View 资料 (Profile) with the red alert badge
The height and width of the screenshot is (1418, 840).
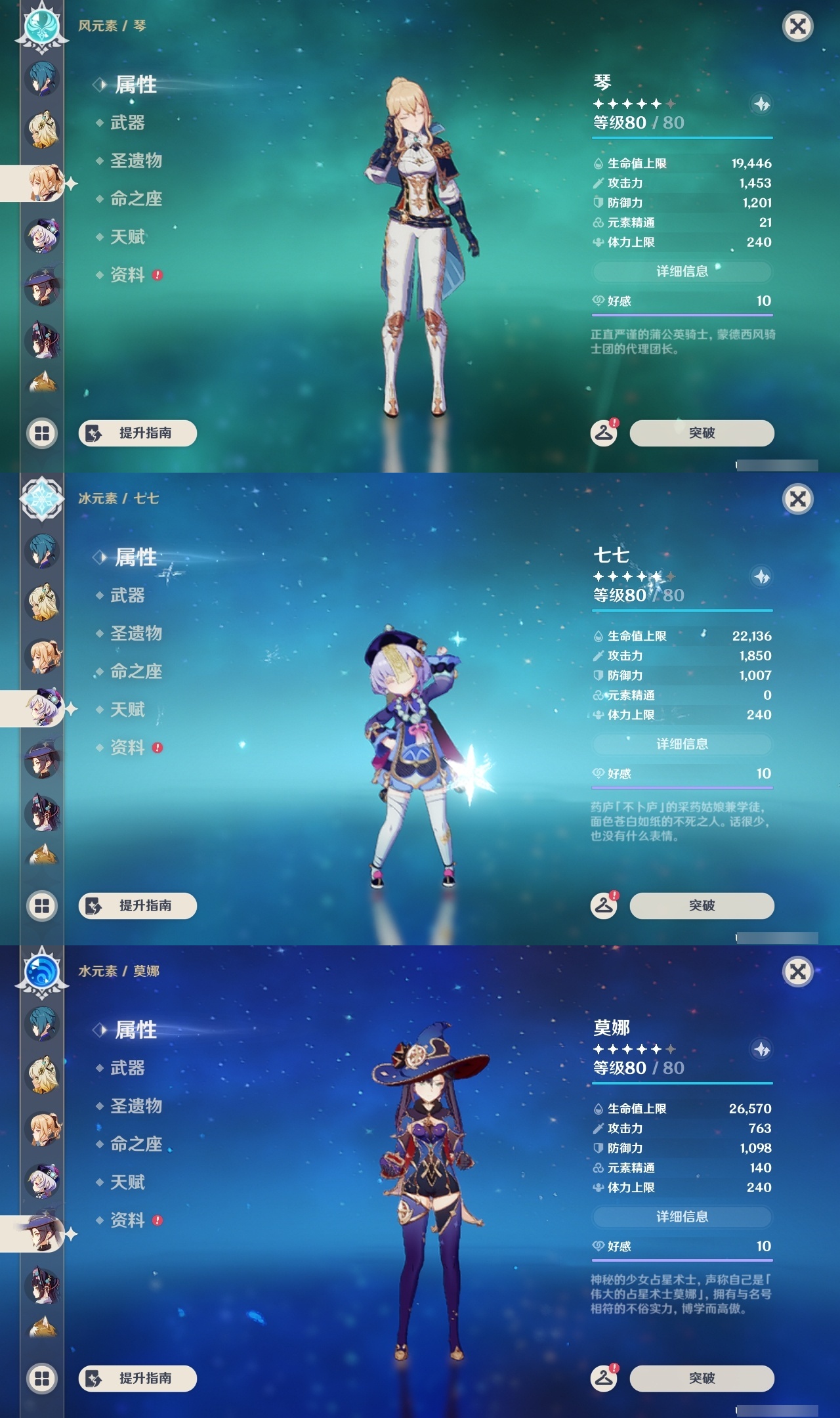[x=129, y=276]
